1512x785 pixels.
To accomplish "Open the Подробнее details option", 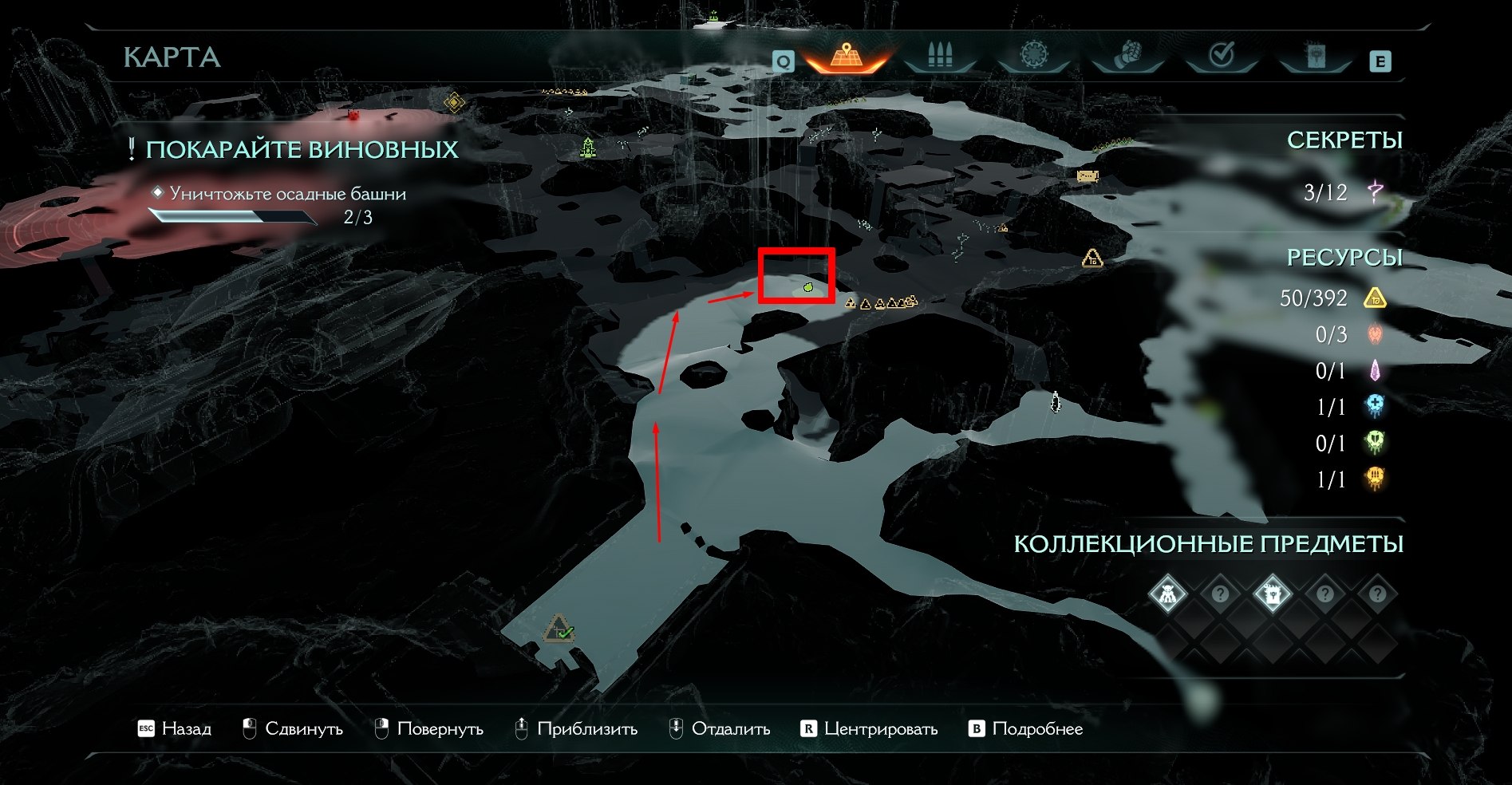I will click(x=1026, y=728).
